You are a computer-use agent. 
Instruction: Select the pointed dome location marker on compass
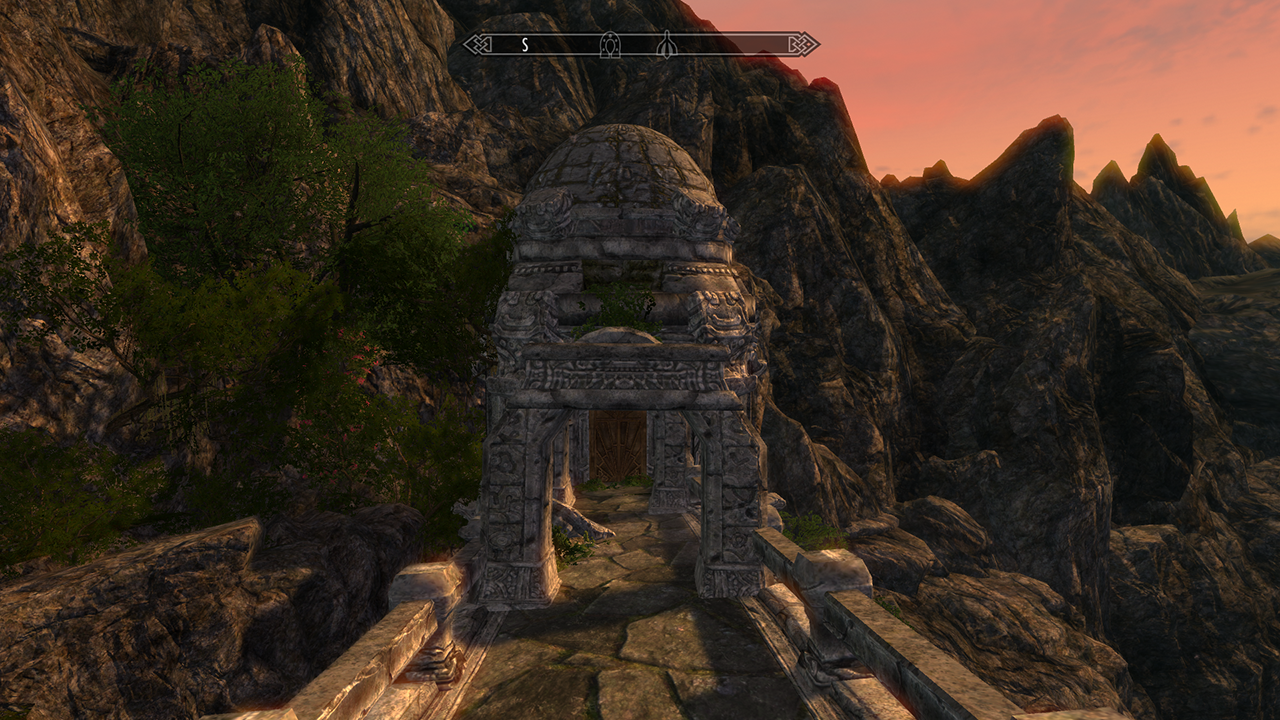(x=666, y=45)
